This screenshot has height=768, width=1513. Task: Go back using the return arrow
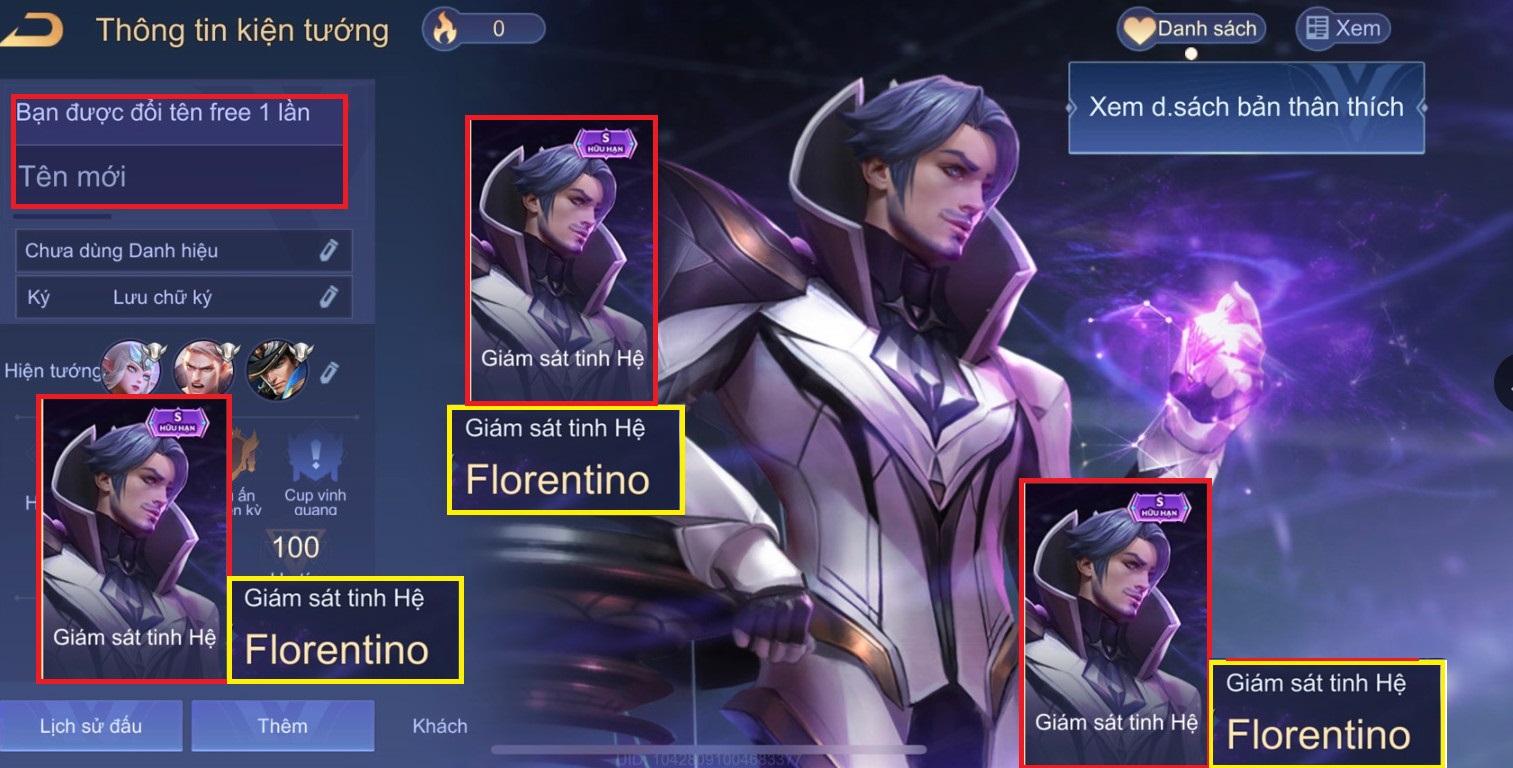coord(32,30)
